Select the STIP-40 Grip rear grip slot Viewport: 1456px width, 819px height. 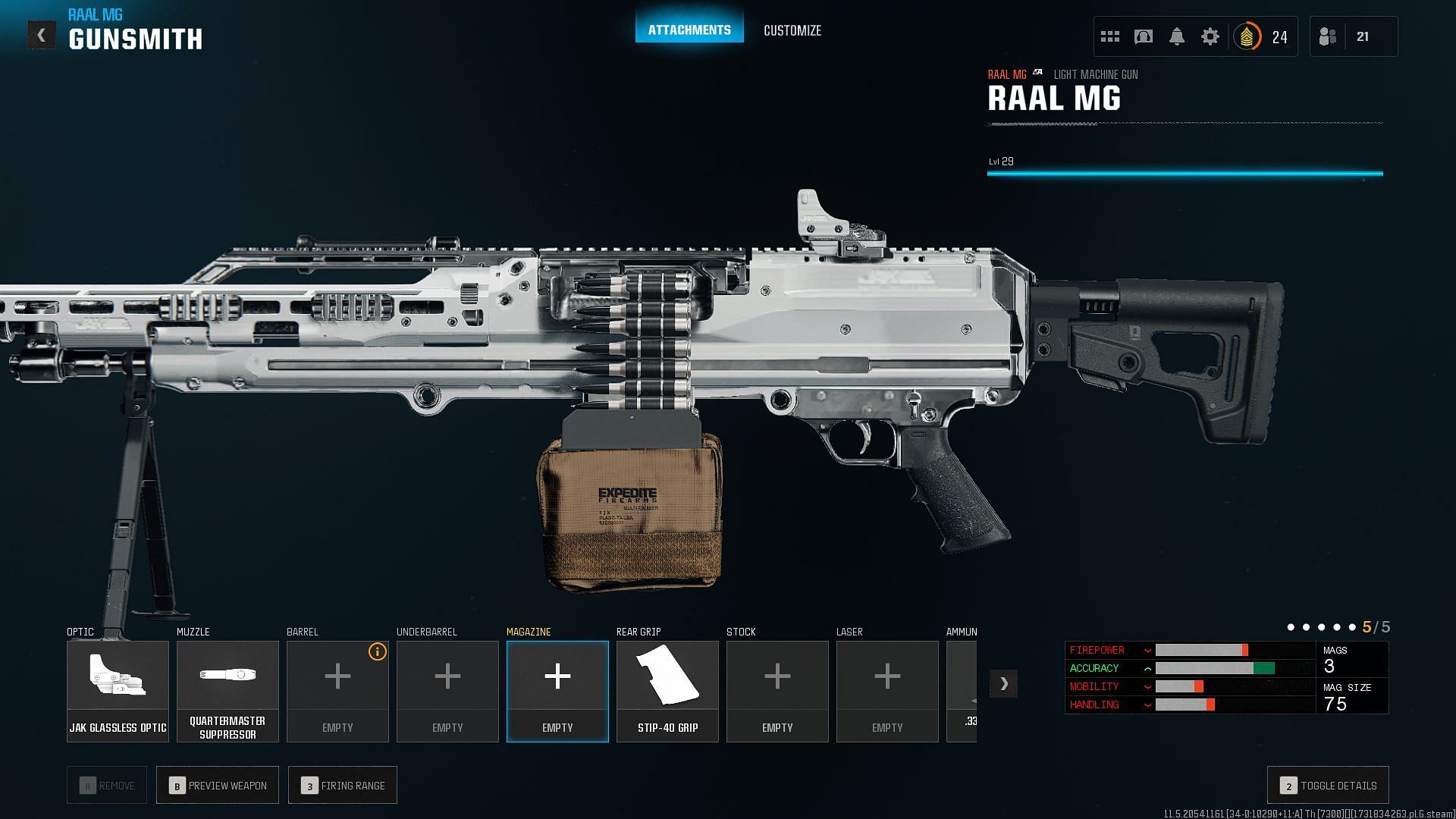(x=667, y=691)
